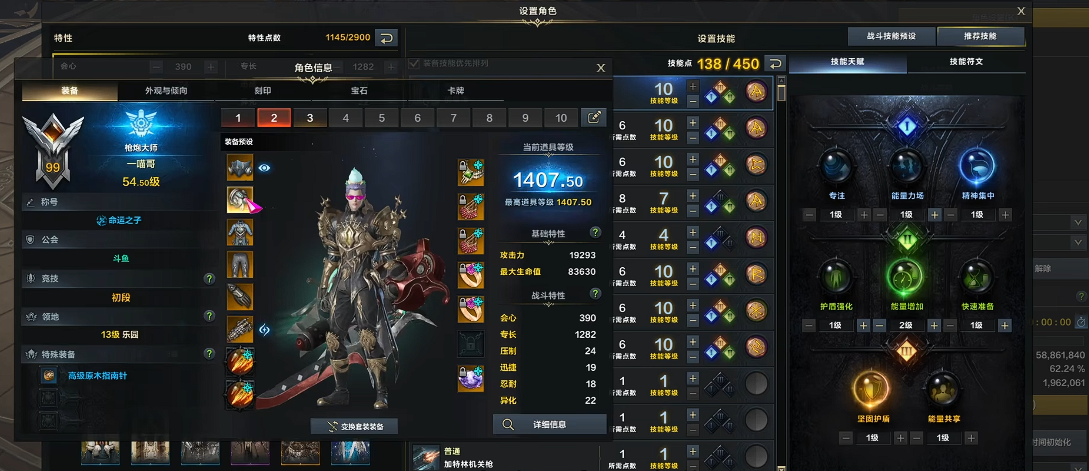Open 详细信息 detailed information

(550, 424)
